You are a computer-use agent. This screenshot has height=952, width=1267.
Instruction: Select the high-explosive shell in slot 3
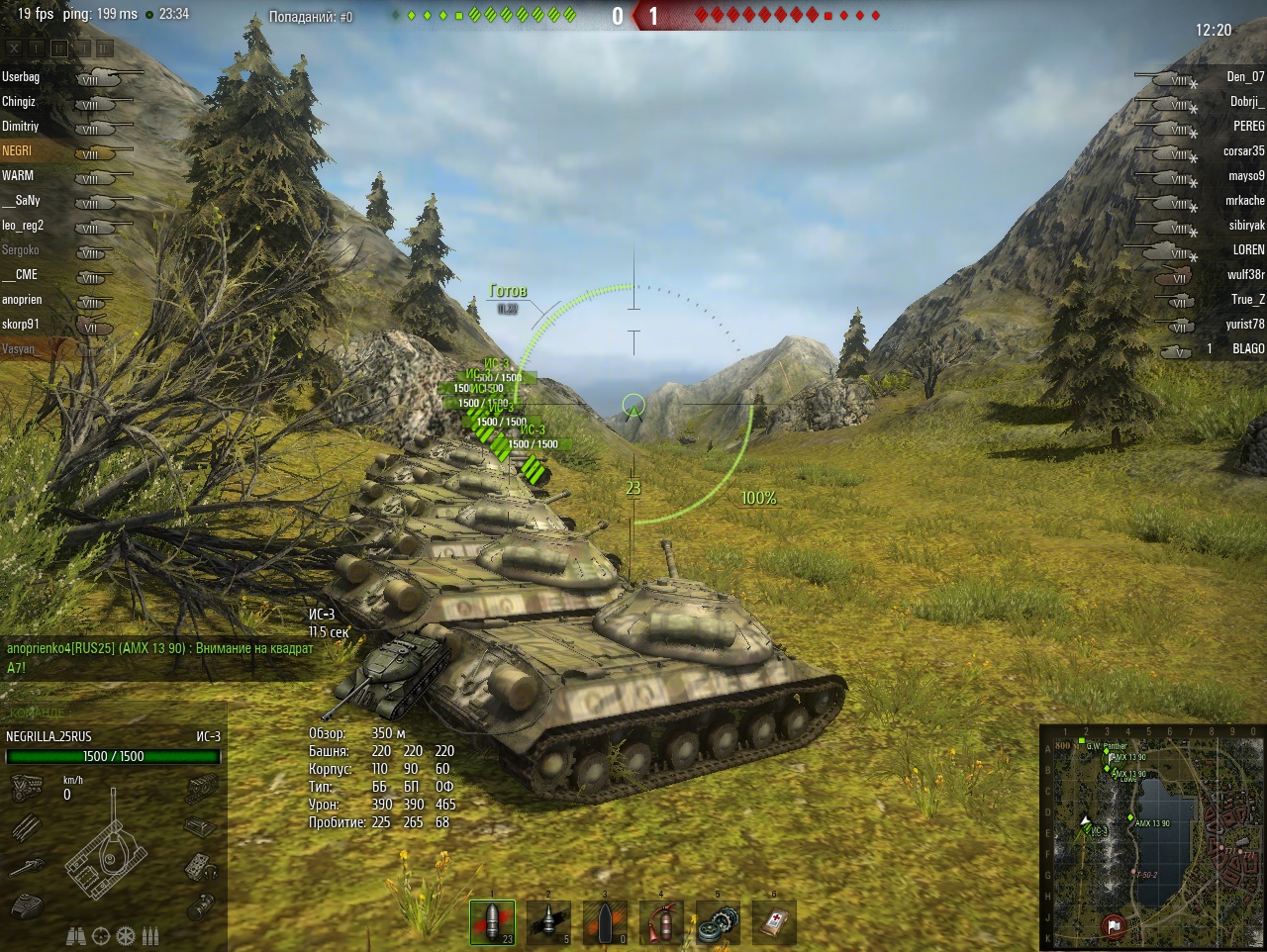(605, 922)
